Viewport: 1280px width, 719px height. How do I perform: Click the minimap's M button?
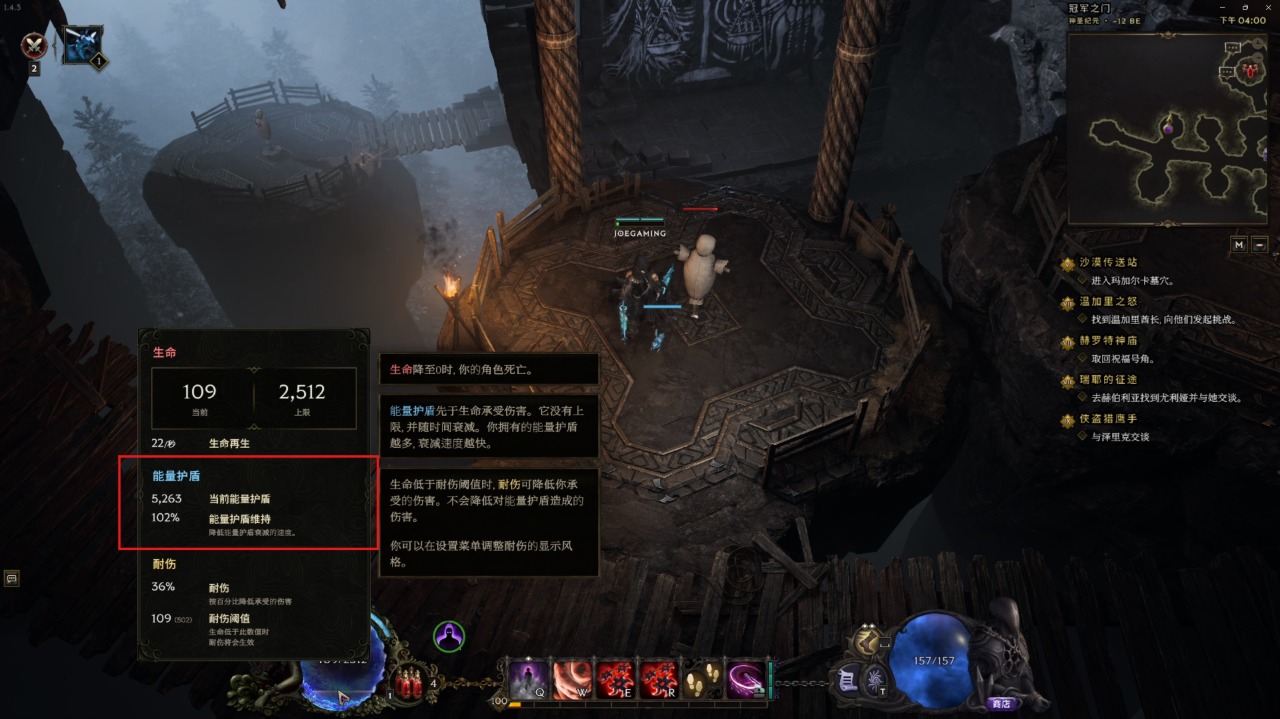1238,244
